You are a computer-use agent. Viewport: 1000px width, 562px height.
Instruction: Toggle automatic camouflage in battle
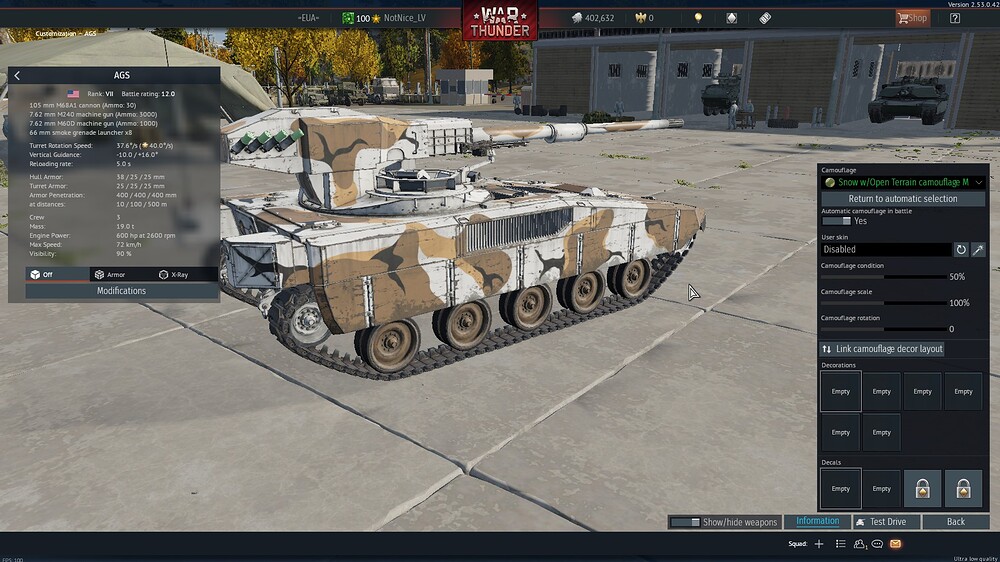(x=836, y=221)
